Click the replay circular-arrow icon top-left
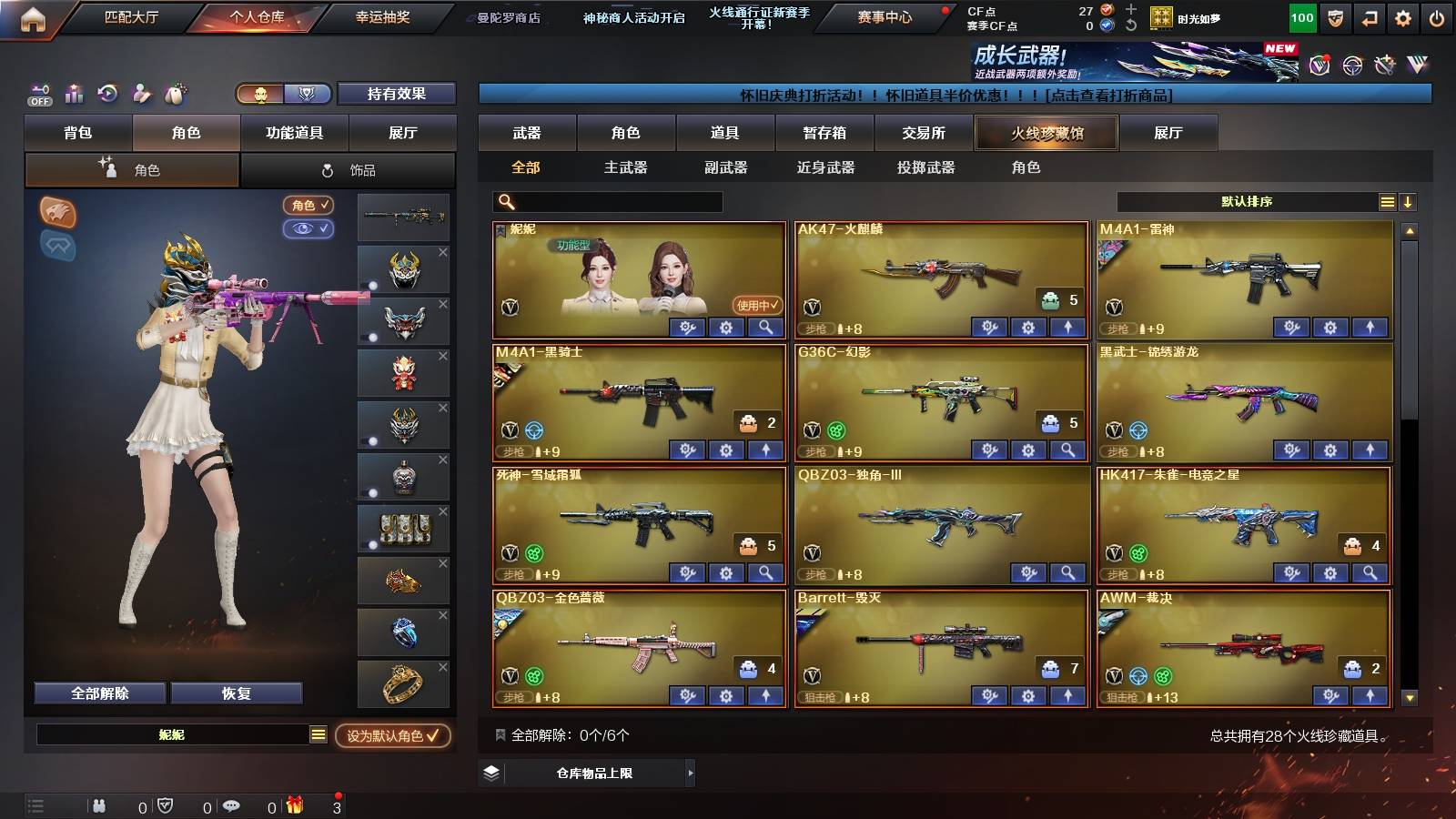This screenshot has height=819, width=1456. click(107, 93)
